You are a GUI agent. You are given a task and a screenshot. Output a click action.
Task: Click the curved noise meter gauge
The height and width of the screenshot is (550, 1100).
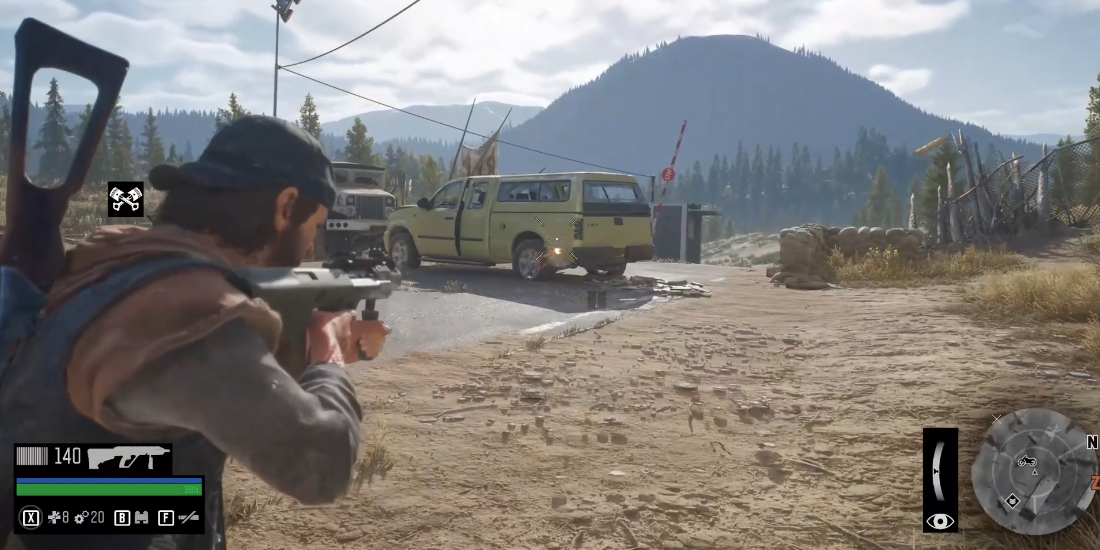938,469
